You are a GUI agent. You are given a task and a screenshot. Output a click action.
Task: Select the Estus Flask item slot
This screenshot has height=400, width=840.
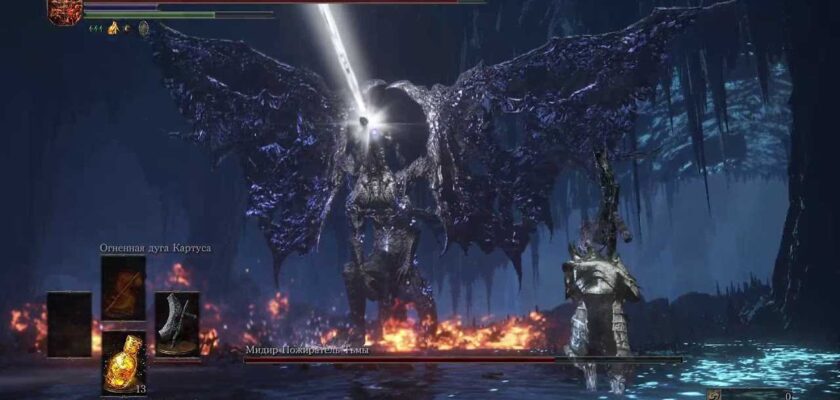123,360
